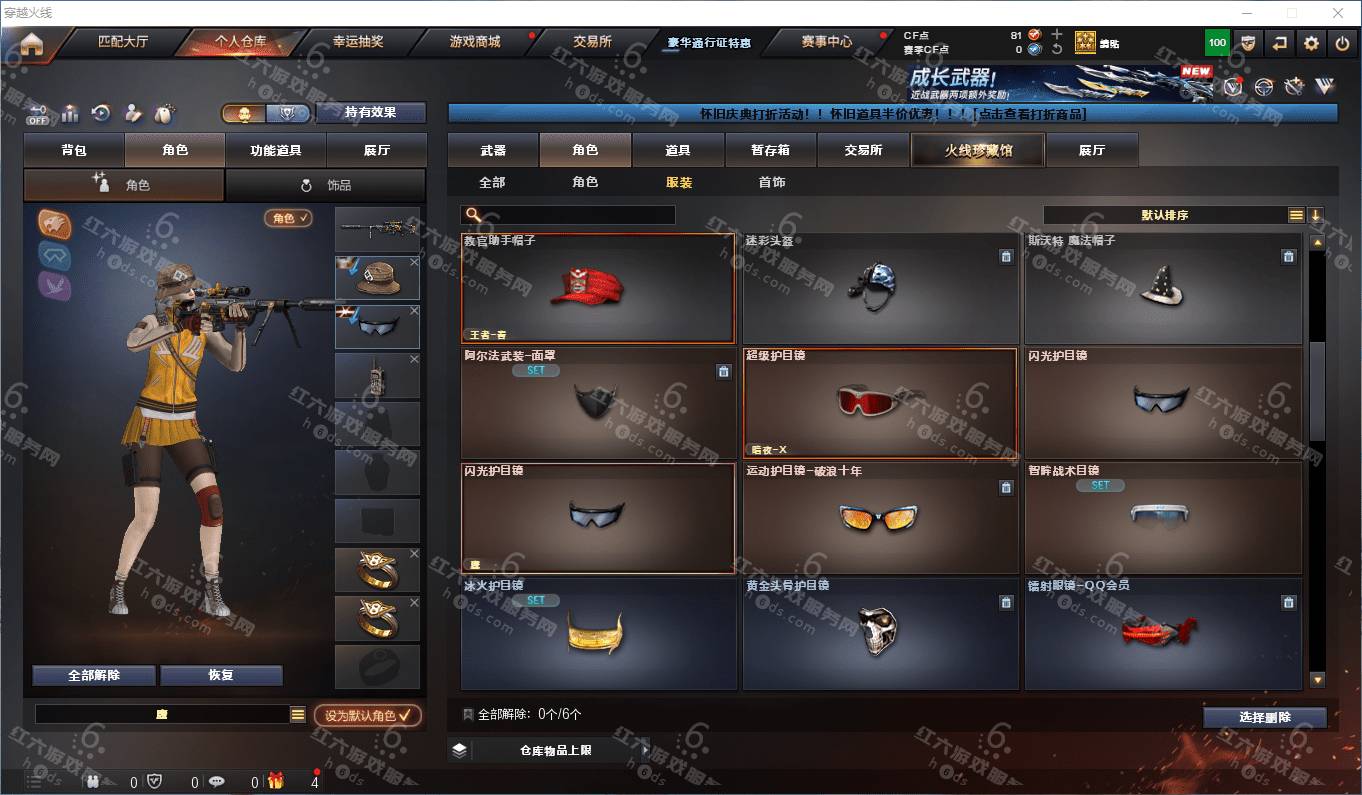Open the 持有效果 owned effects button

click(371, 112)
